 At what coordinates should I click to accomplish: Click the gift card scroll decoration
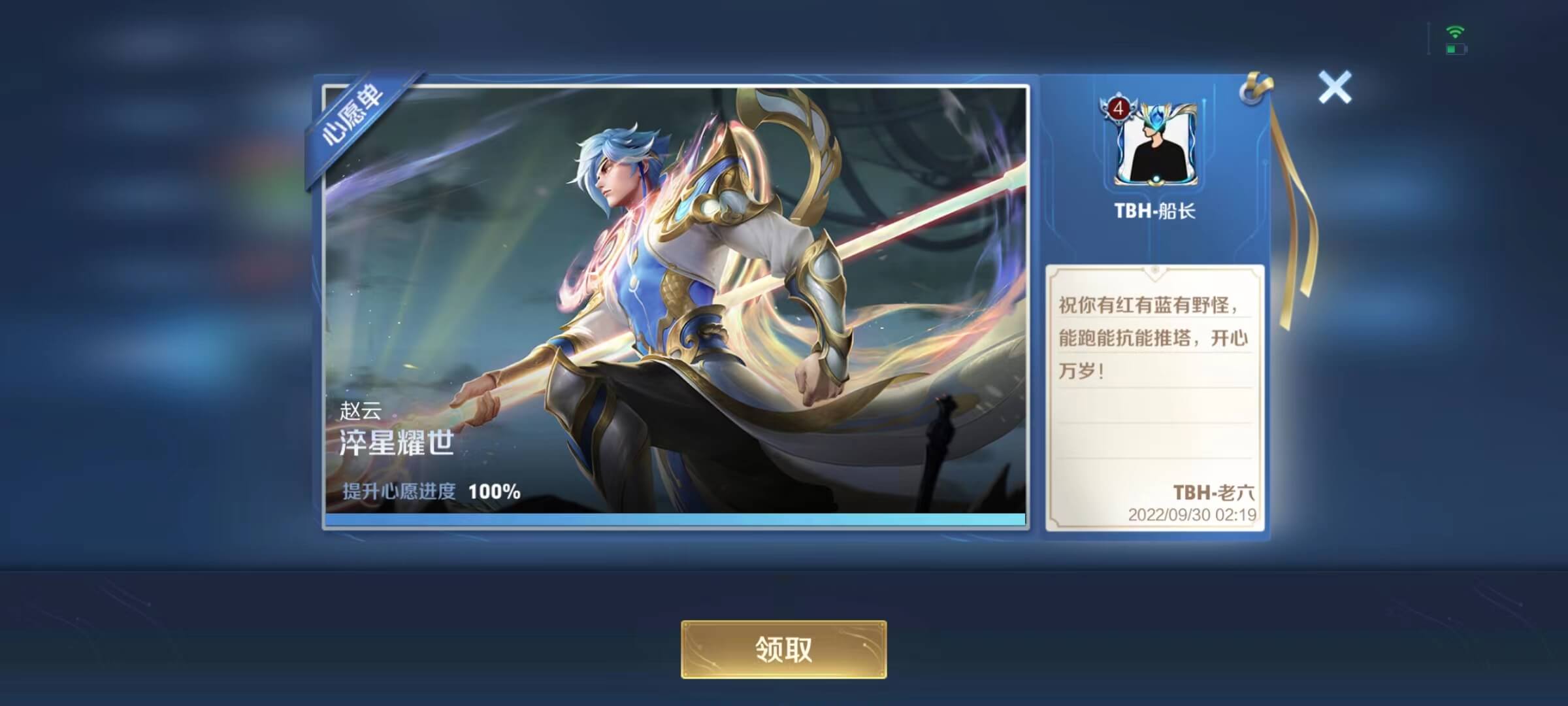pos(1156,273)
